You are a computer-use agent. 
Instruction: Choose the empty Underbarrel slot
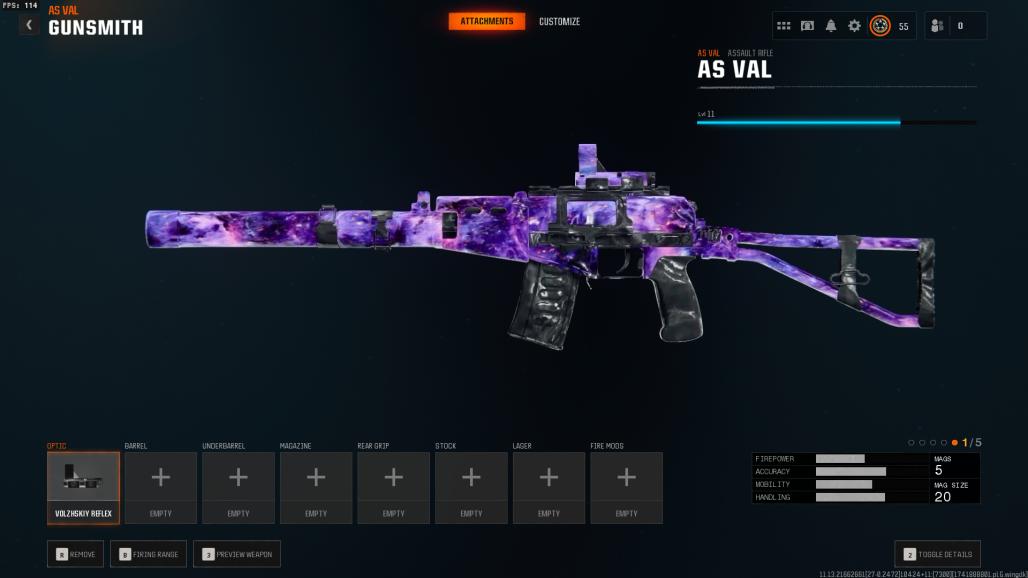238,488
